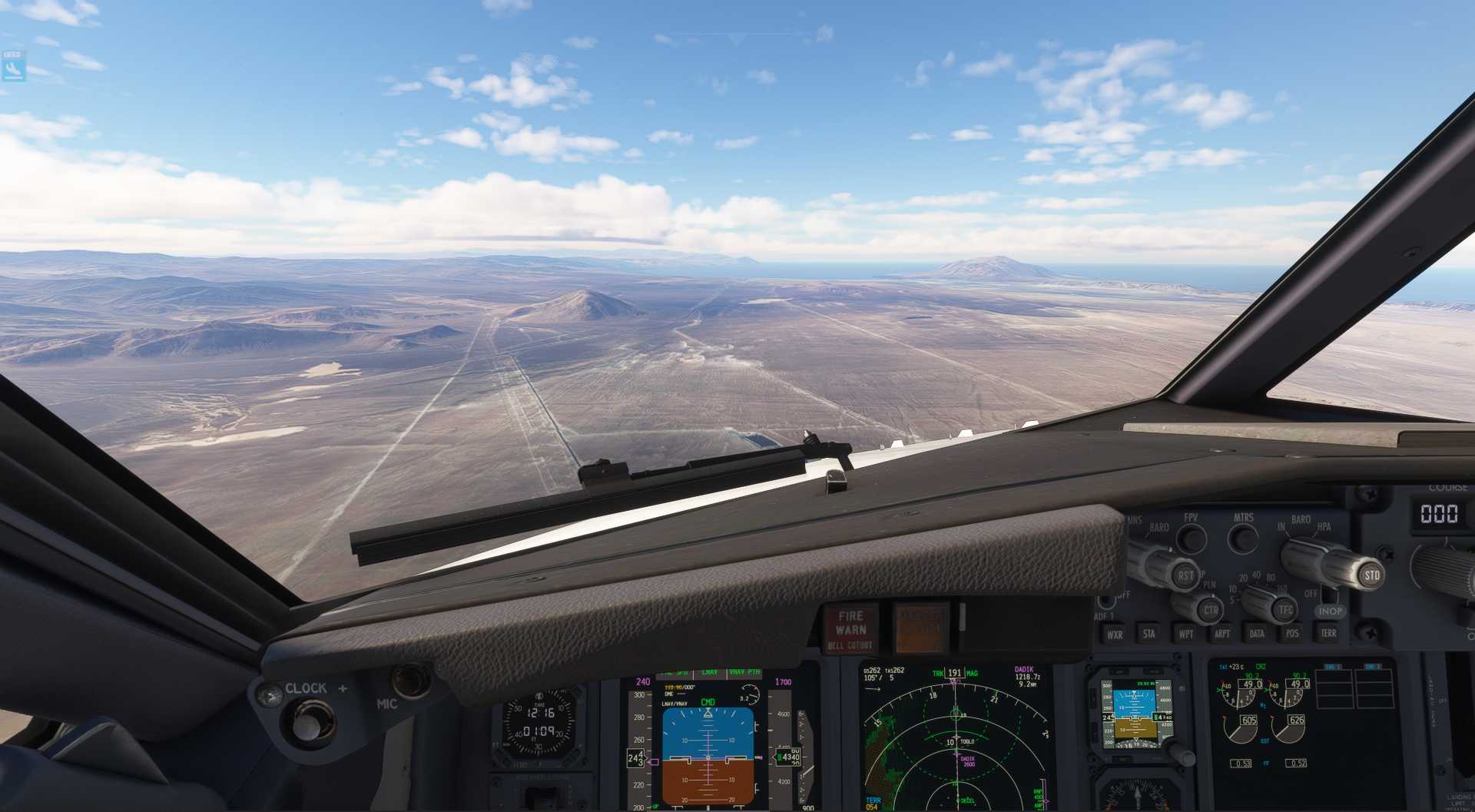Show waypoints with the WPT button
Image resolution: width=1475 pixels, height=812 pixels.
tap(1186, 634)
